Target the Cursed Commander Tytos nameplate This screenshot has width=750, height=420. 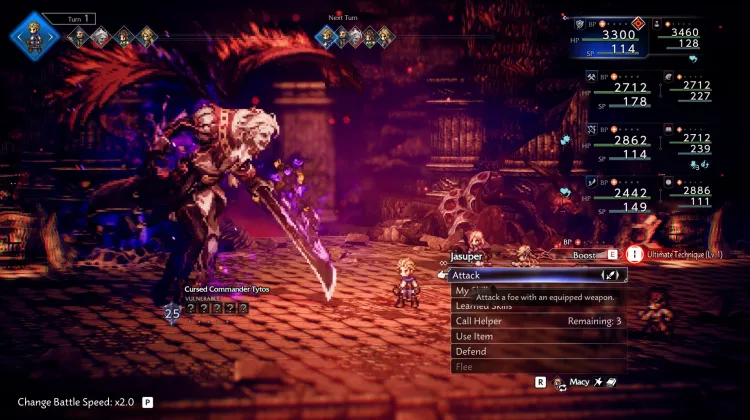coord(228,289)
